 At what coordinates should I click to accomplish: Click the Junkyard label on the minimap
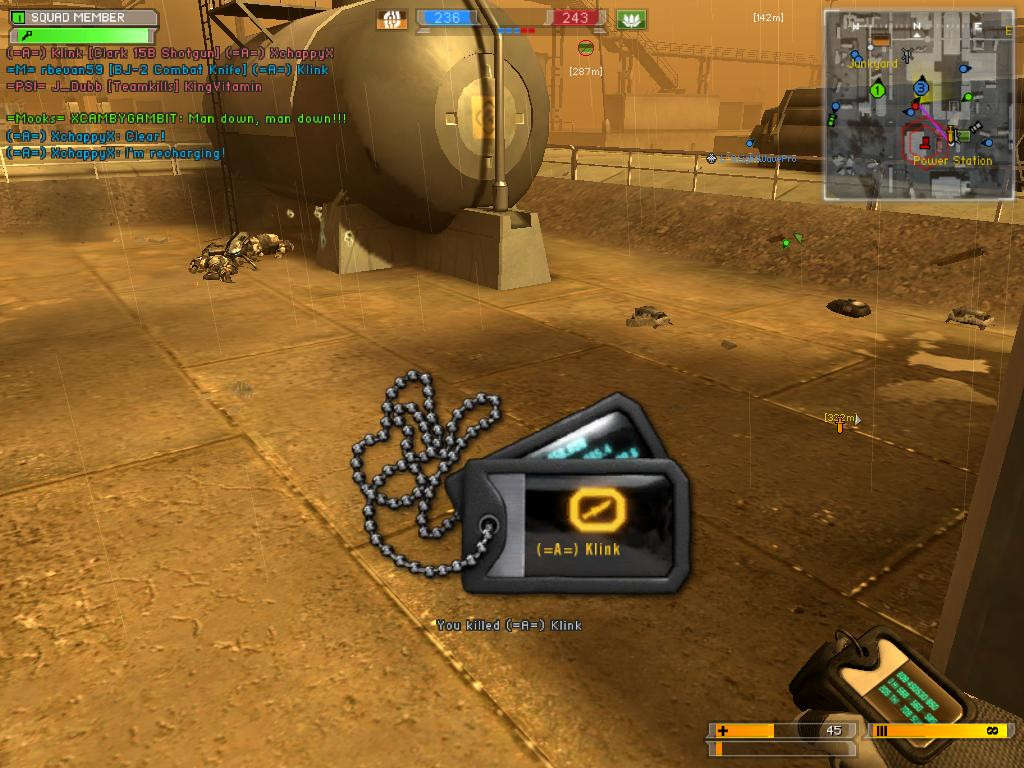872,63
